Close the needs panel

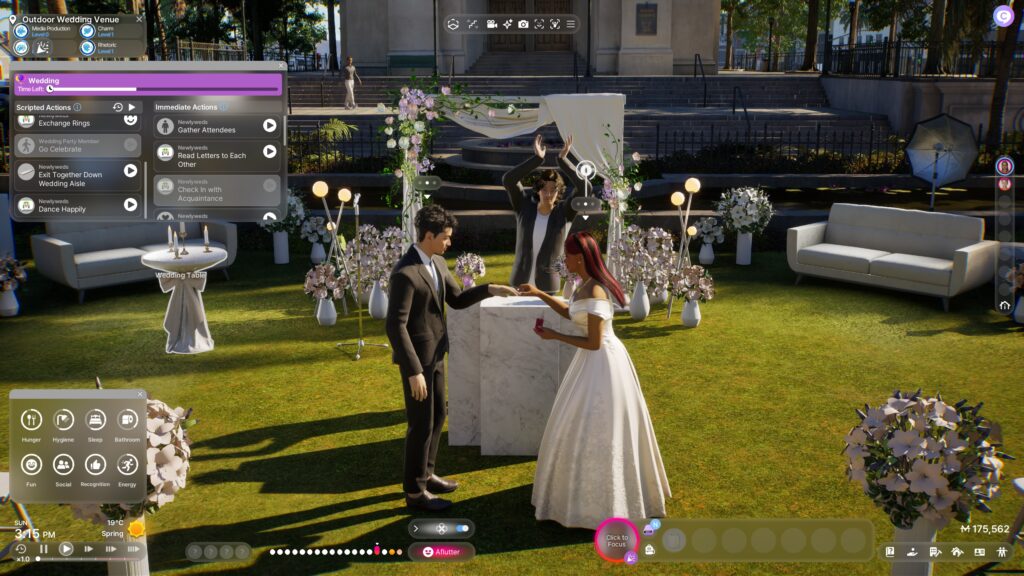pyautogui.click(x=140, y=394)
